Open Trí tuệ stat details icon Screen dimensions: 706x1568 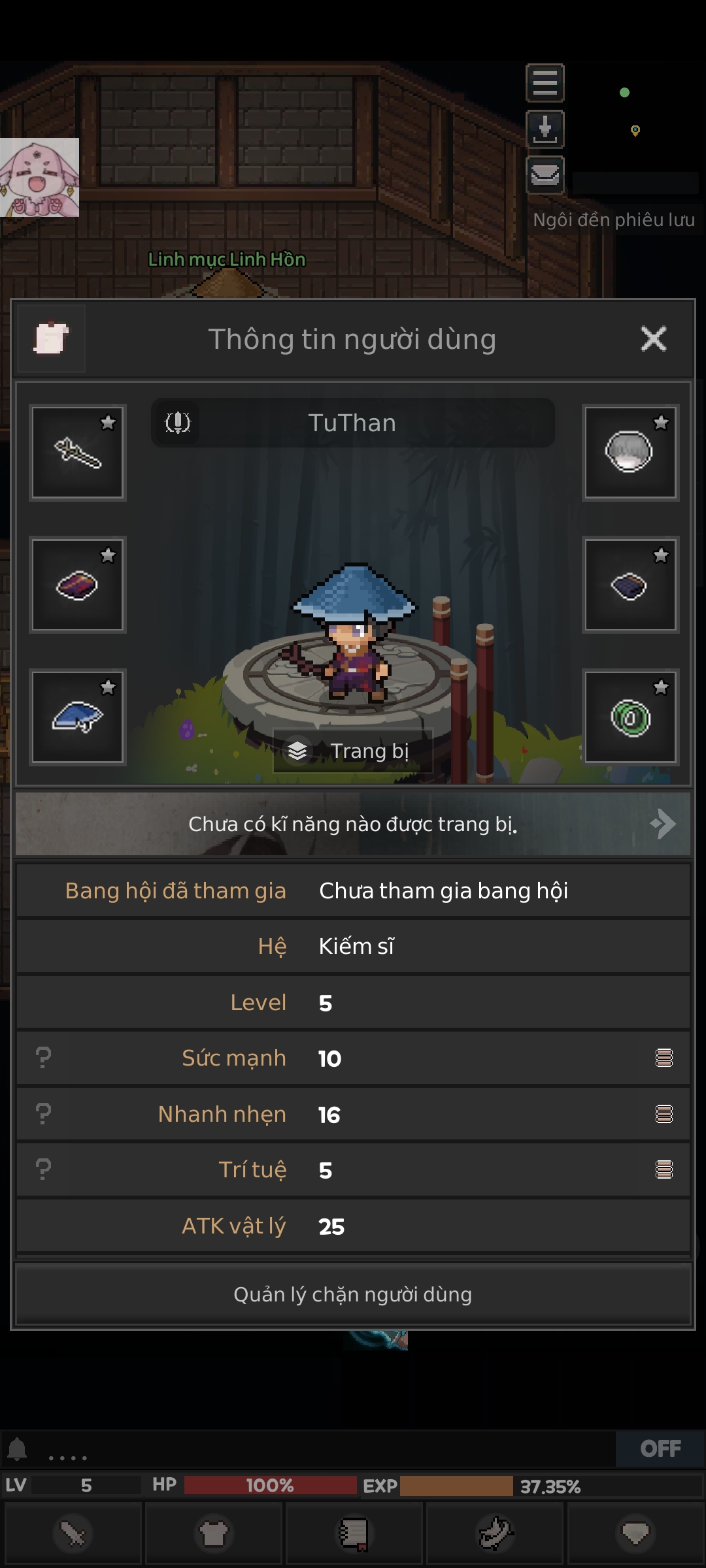664,1169
